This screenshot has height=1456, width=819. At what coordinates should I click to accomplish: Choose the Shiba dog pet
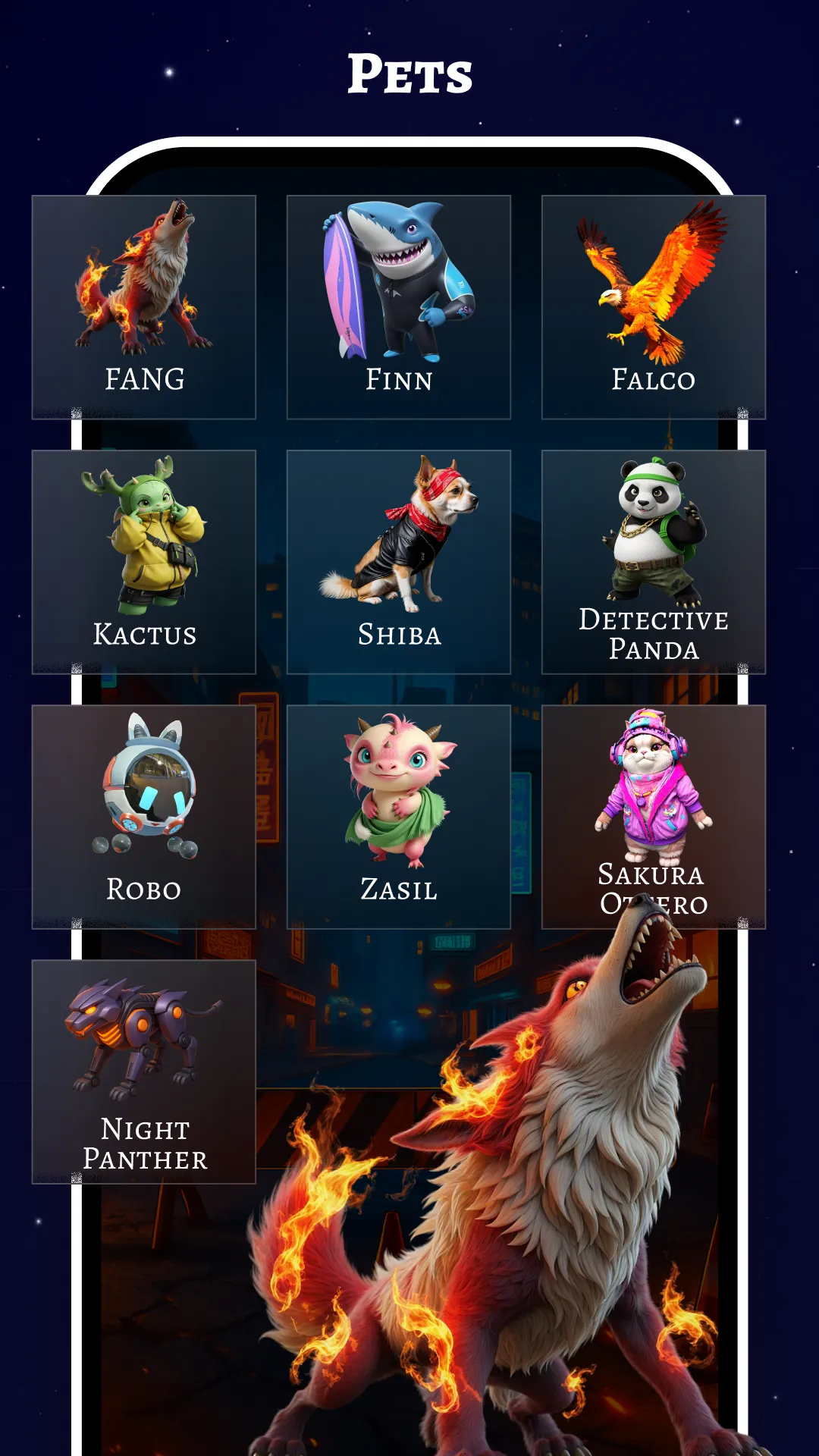399,562
